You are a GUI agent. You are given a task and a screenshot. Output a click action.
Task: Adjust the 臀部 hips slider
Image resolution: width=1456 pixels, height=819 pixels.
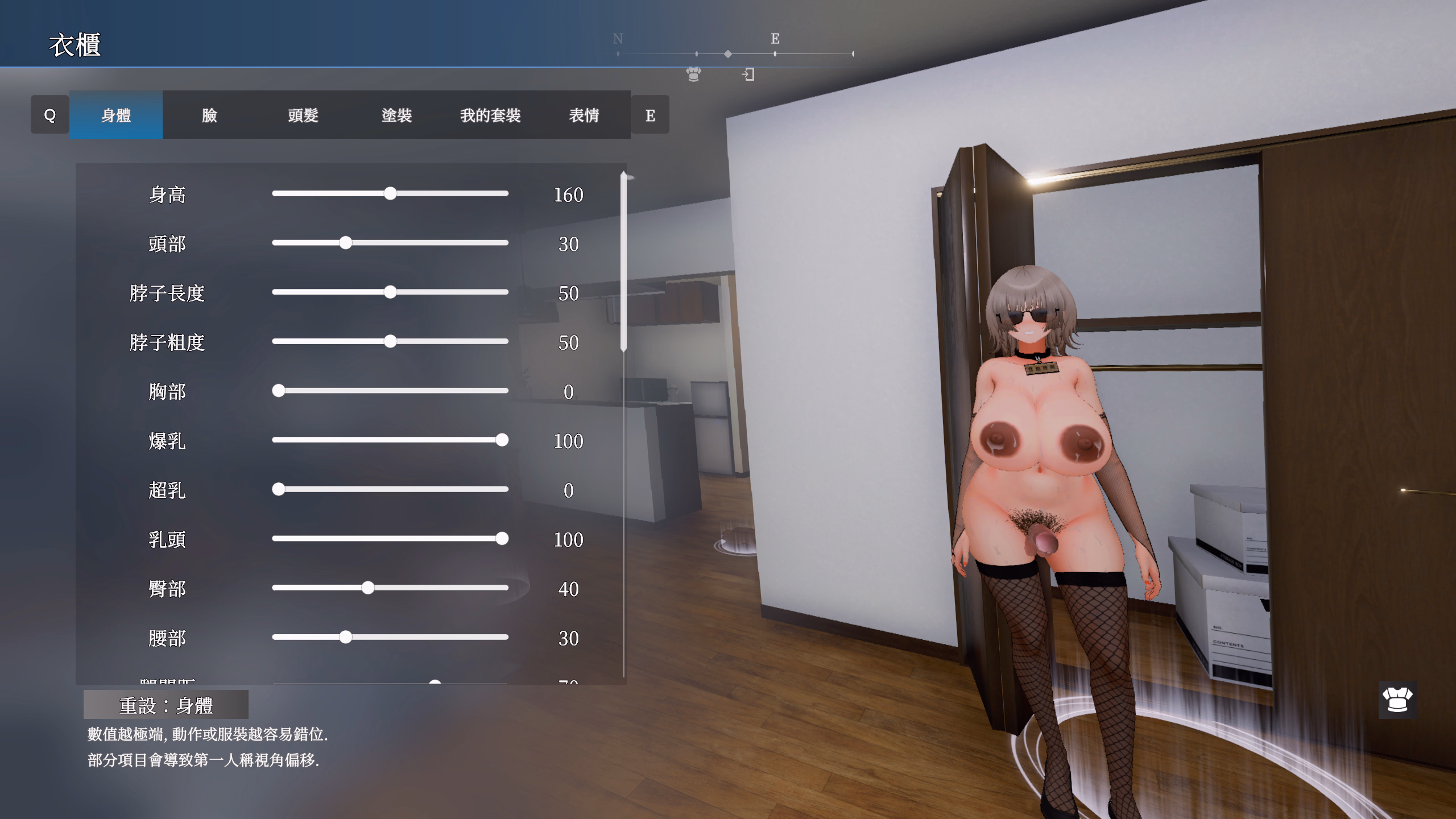pos(368,588)
